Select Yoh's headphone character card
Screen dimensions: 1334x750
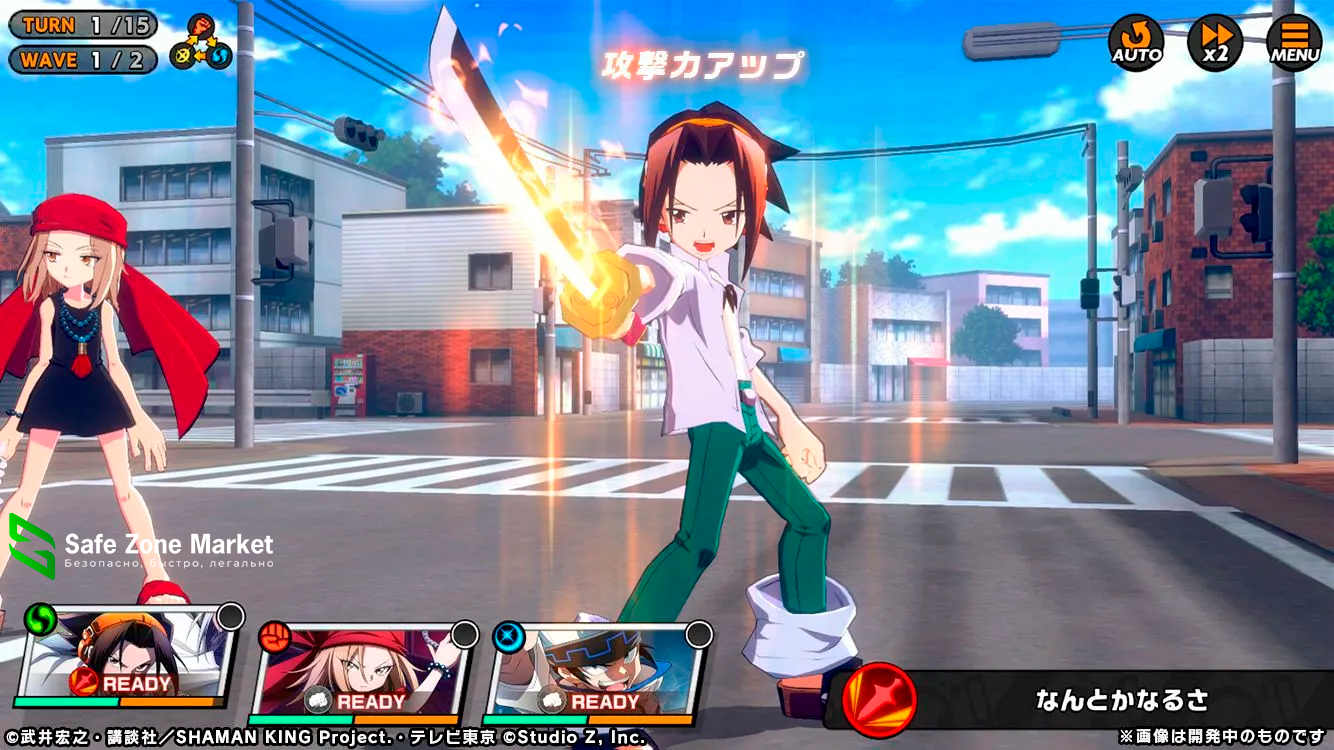click(x=127, y=665)
